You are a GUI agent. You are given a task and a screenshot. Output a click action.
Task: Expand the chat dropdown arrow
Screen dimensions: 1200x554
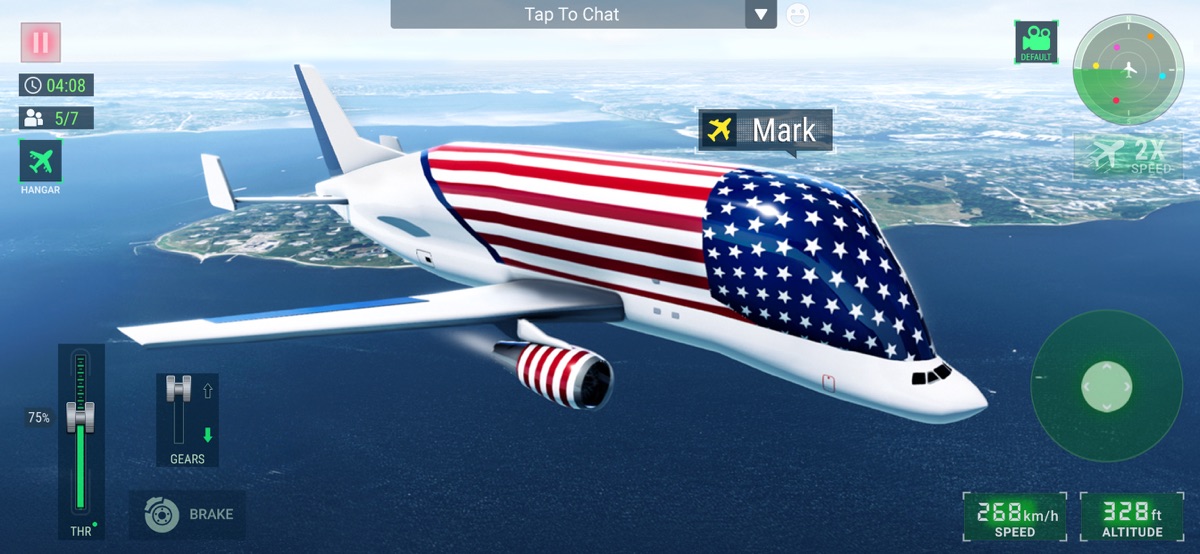tap(761, 15)
